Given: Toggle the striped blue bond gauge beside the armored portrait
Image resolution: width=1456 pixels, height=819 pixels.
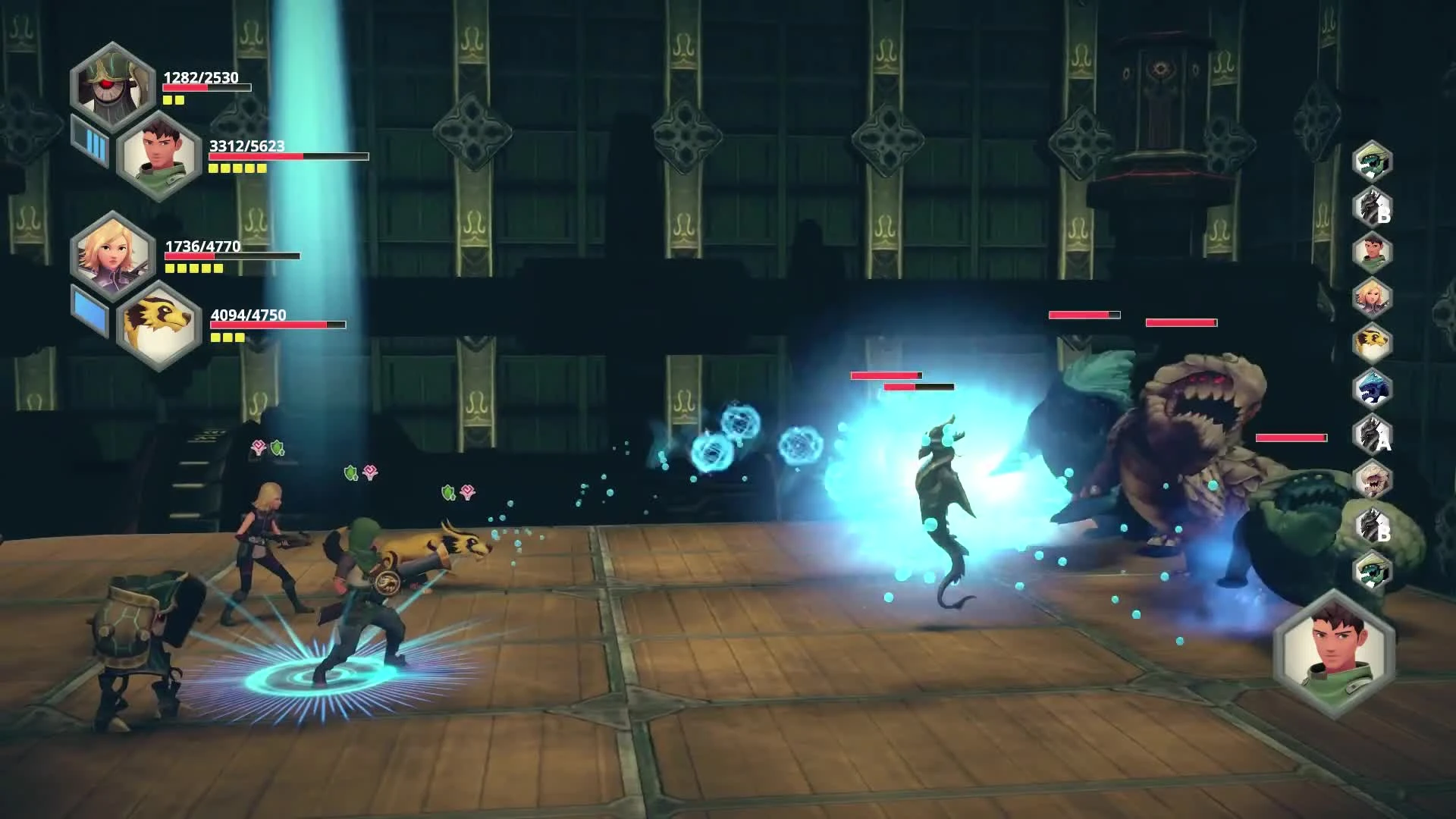Looking at the screenshot, I should 89,140.
